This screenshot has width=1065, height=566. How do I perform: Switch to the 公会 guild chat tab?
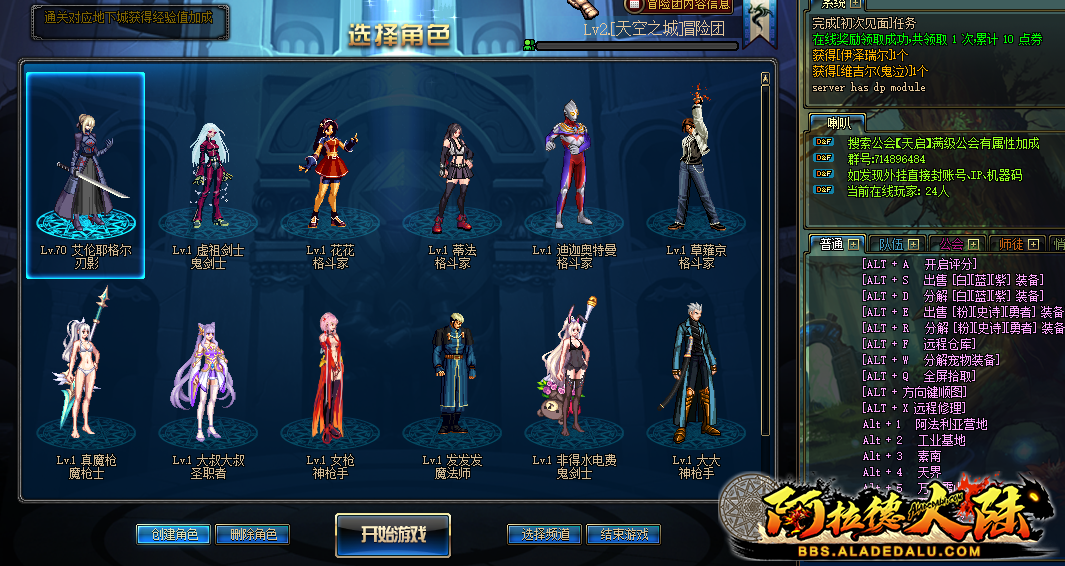point(956,244)
